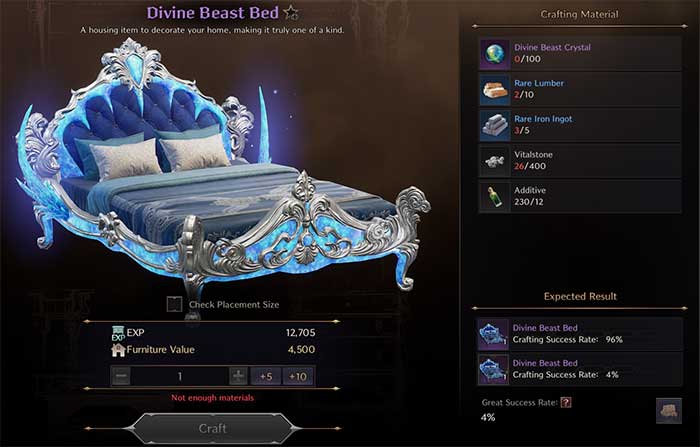Select the Additive bottle material
This screenshot has width=700, height=447.
click(496, 197)
